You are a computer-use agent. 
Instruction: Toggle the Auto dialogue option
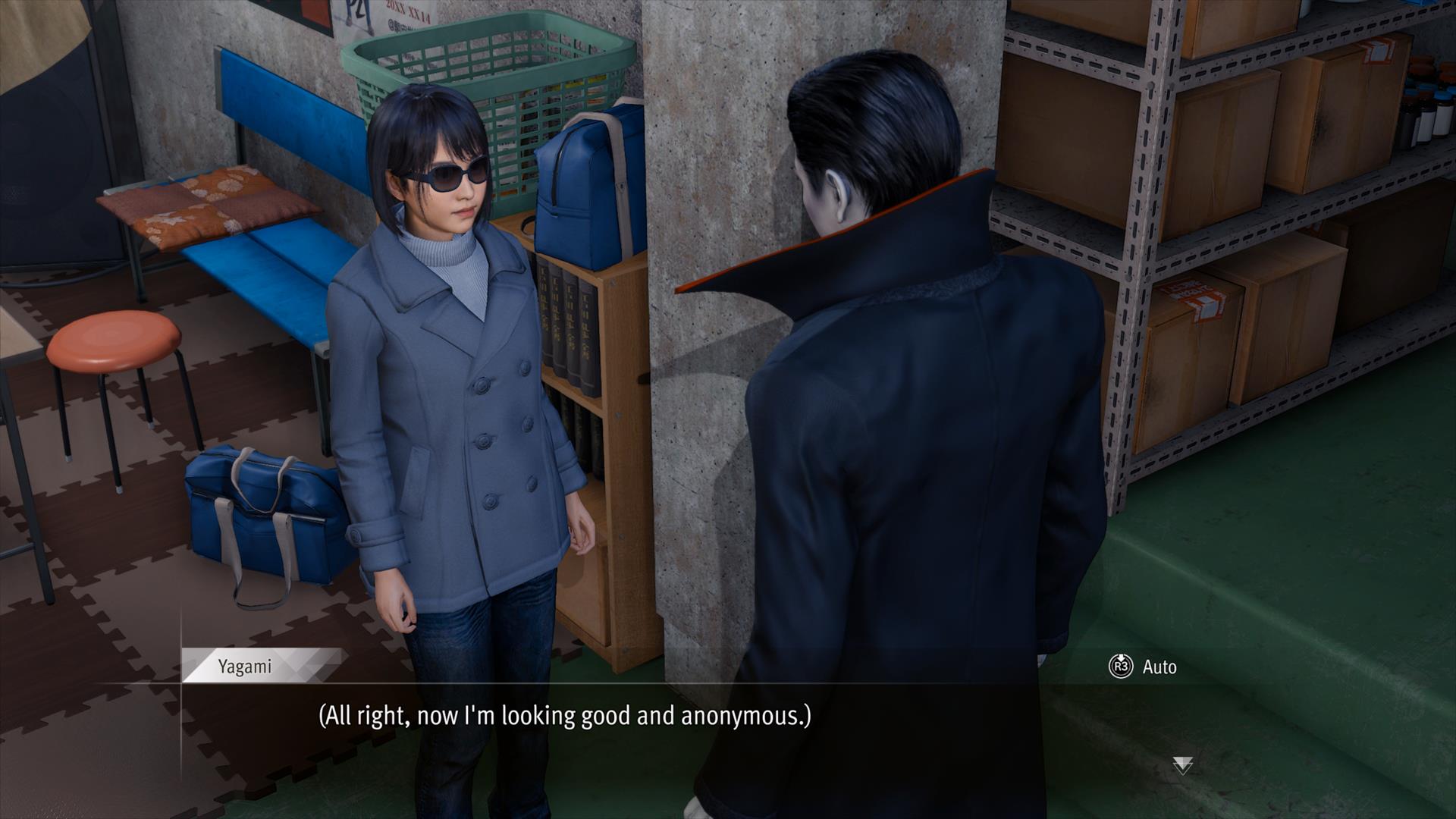point(1144,667)
